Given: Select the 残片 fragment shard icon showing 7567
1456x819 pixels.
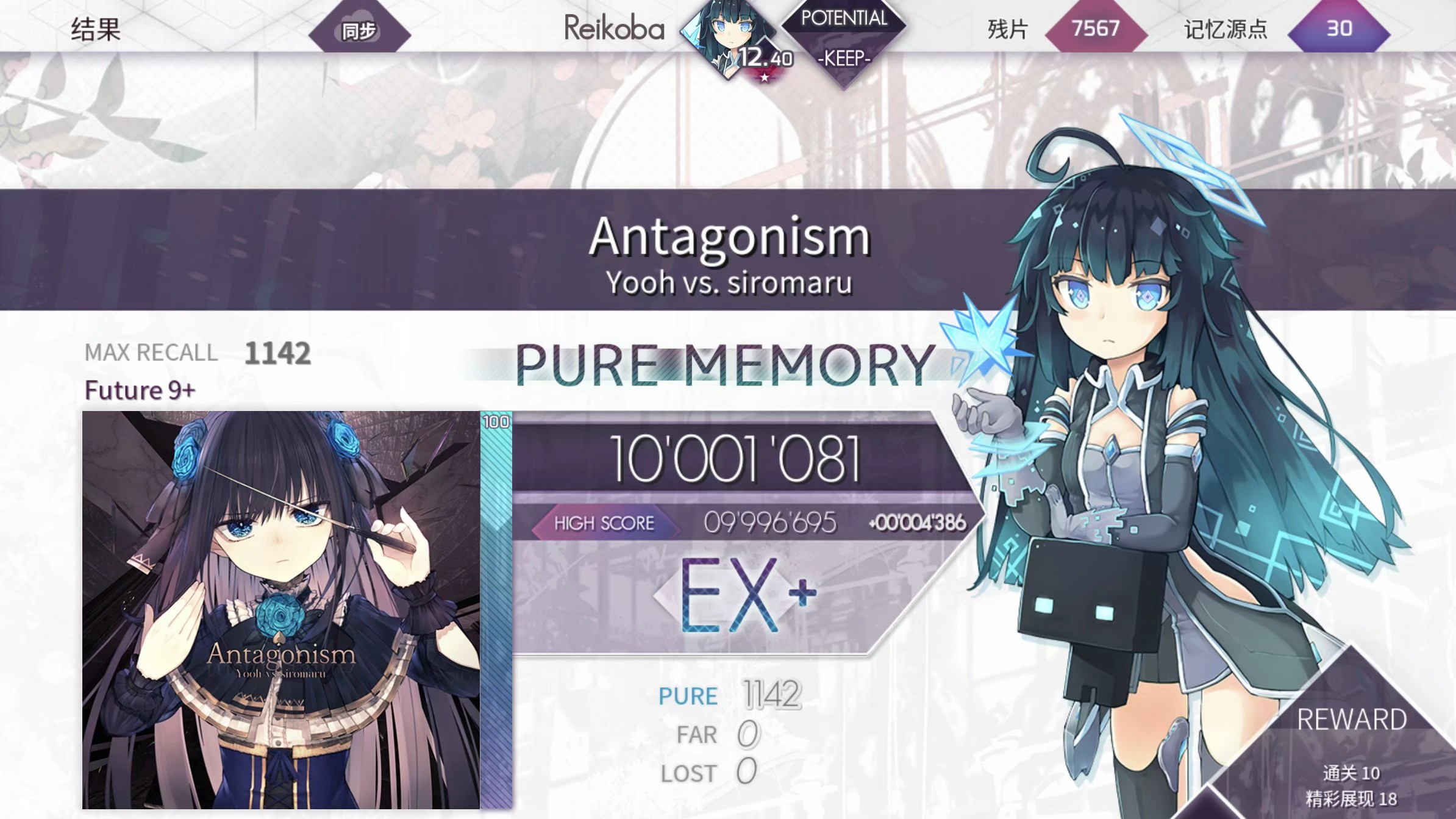Looking at the screenshot, I should (x=1095, y=29).
